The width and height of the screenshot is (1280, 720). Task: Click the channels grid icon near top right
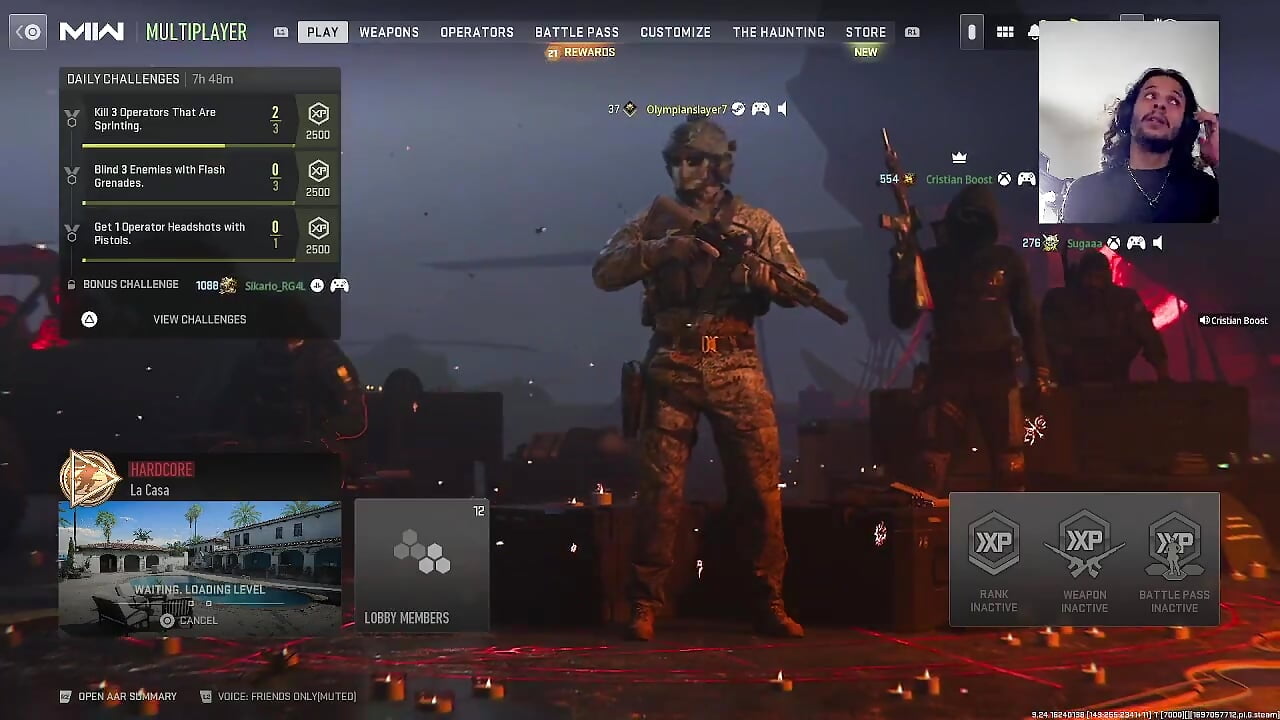tap(1006, 31)
